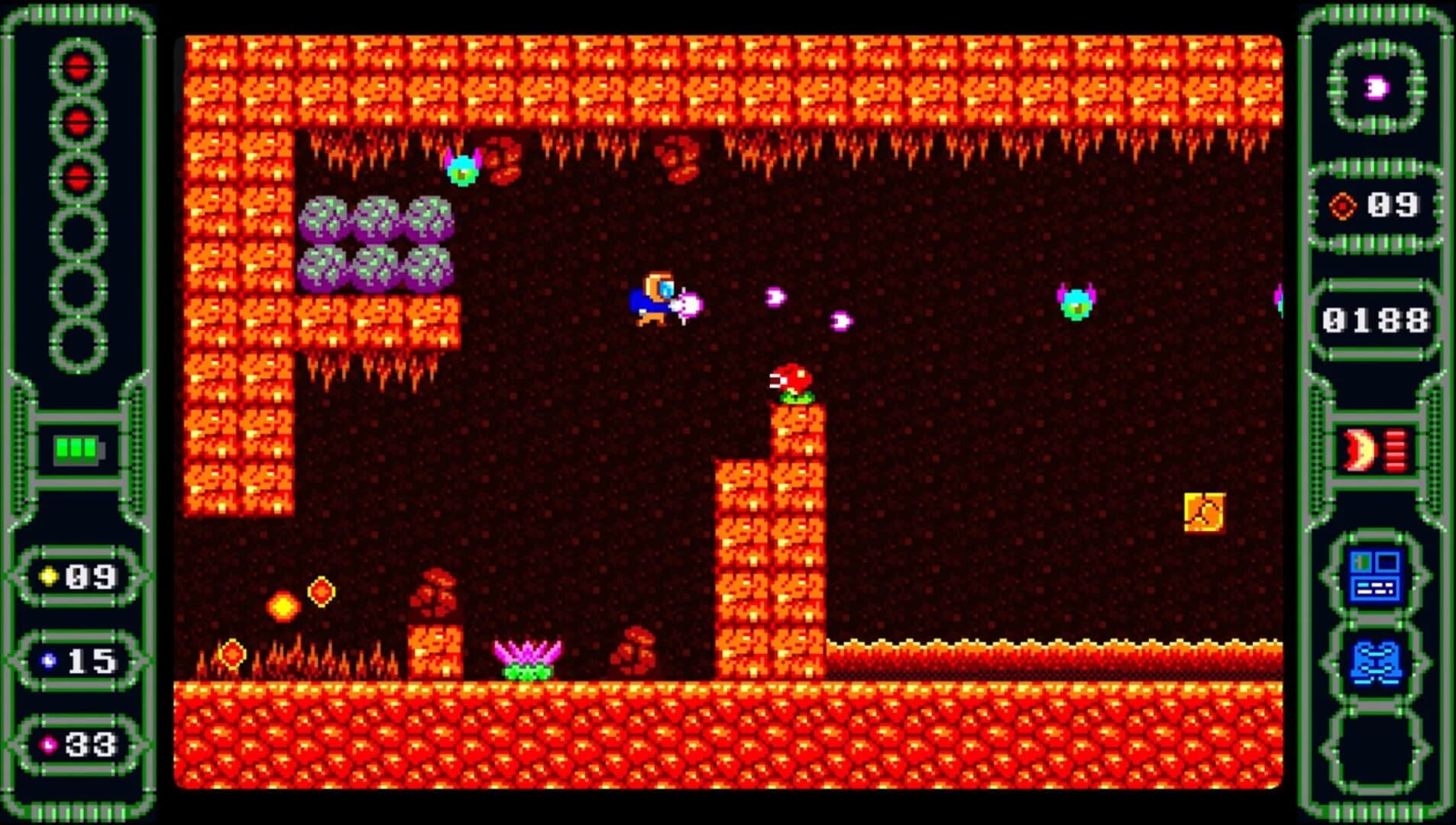Click the crosshair target icon beside the 09 counter

(1342, 205)
